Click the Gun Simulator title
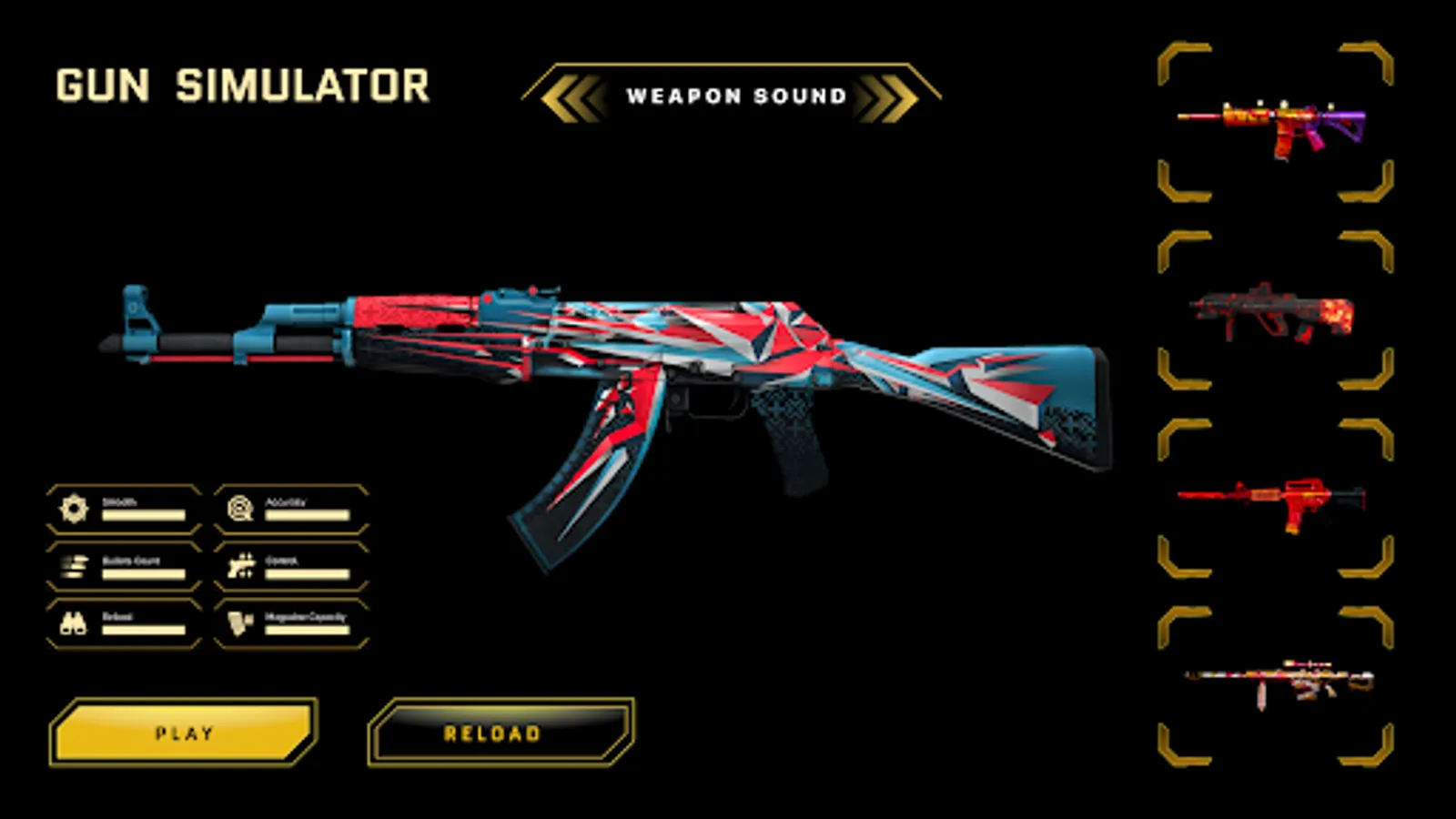 (x=239, y=84)
